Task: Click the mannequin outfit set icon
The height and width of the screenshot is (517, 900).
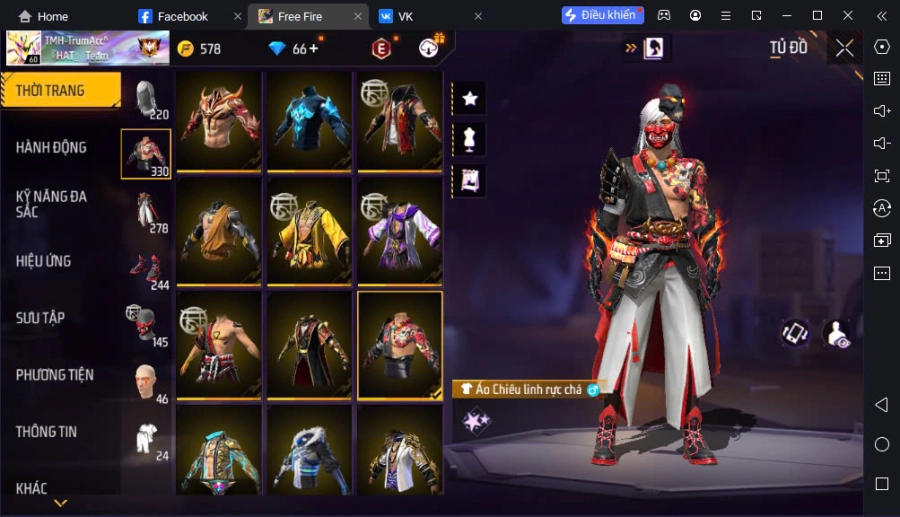Action: (469, 139)
